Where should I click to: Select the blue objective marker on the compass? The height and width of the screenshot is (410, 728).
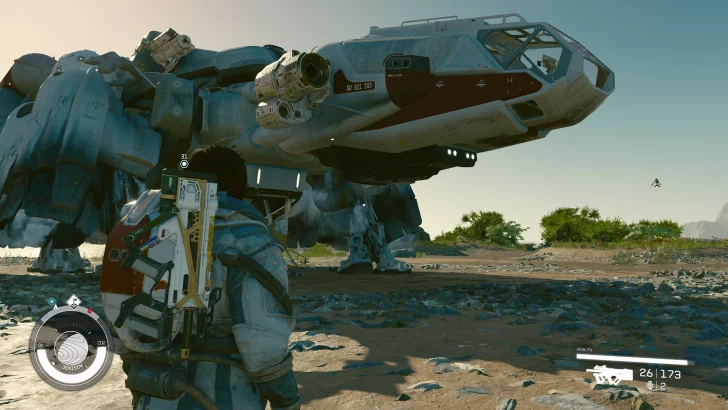pyautogui.click(x=52, y=301)
